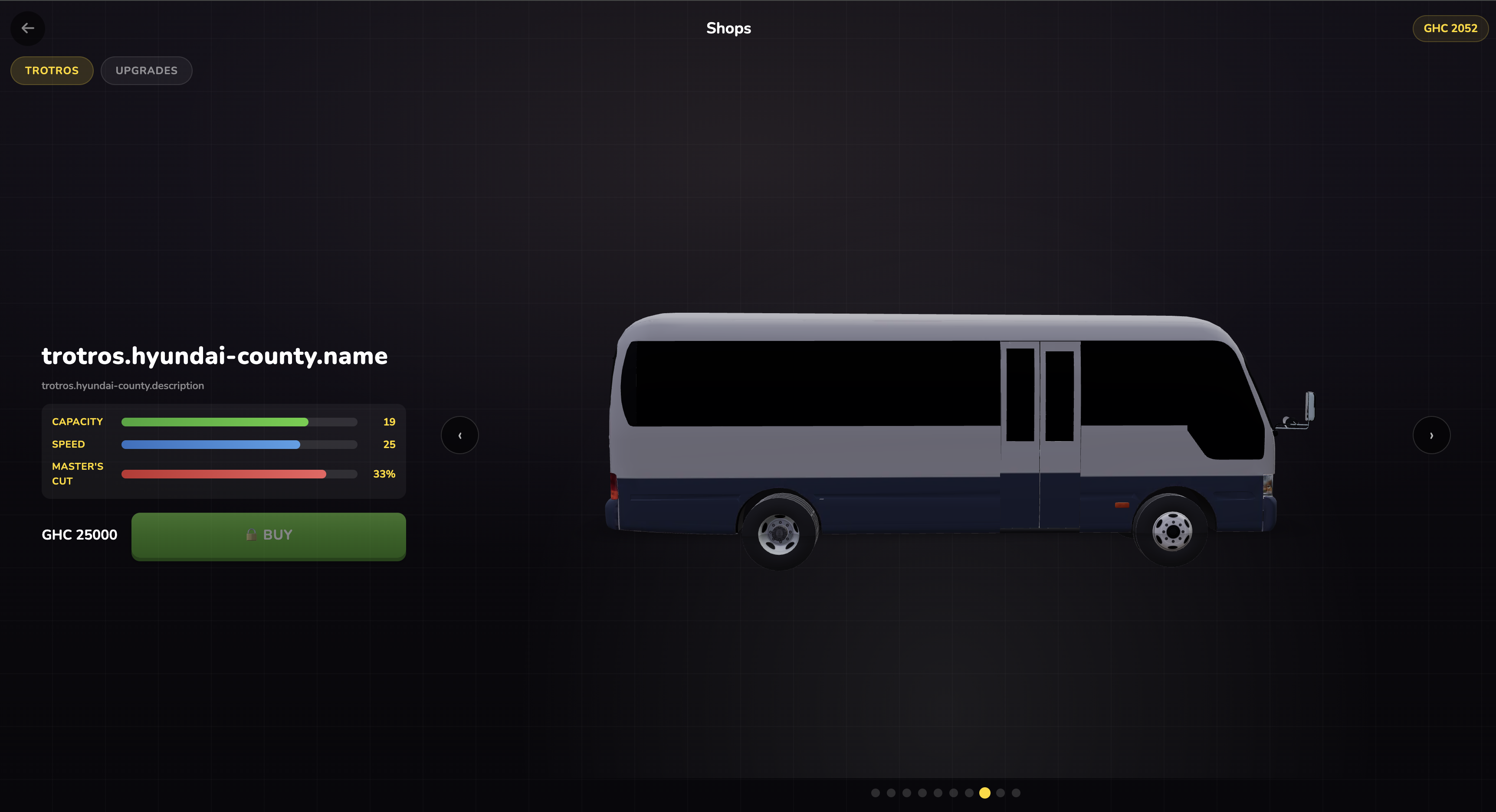Click the lock icon on the Buy button
Image resolution: width=1496 pixels, height=812 pixels.
251,534
